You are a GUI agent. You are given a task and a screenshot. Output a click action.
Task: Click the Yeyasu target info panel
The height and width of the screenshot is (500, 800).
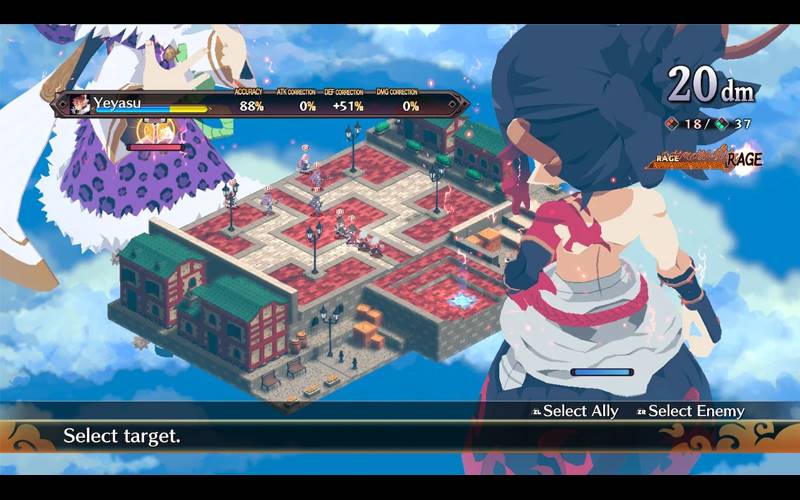click(x=260, y=104)
